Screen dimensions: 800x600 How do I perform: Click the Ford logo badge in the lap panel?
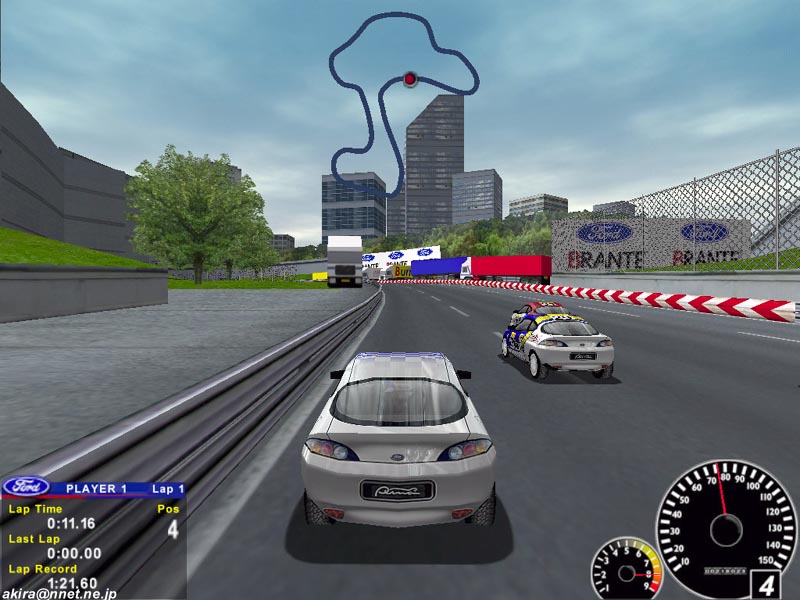[27, 487]
